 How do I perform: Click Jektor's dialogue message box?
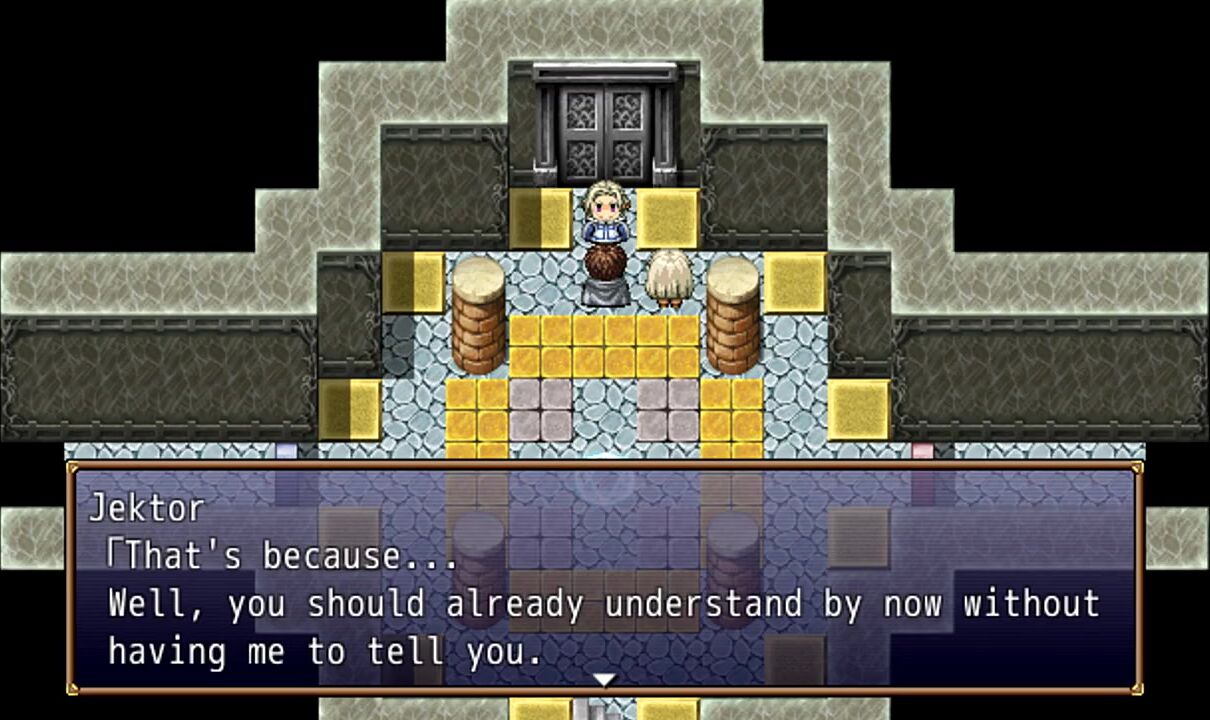coord(604,578)
